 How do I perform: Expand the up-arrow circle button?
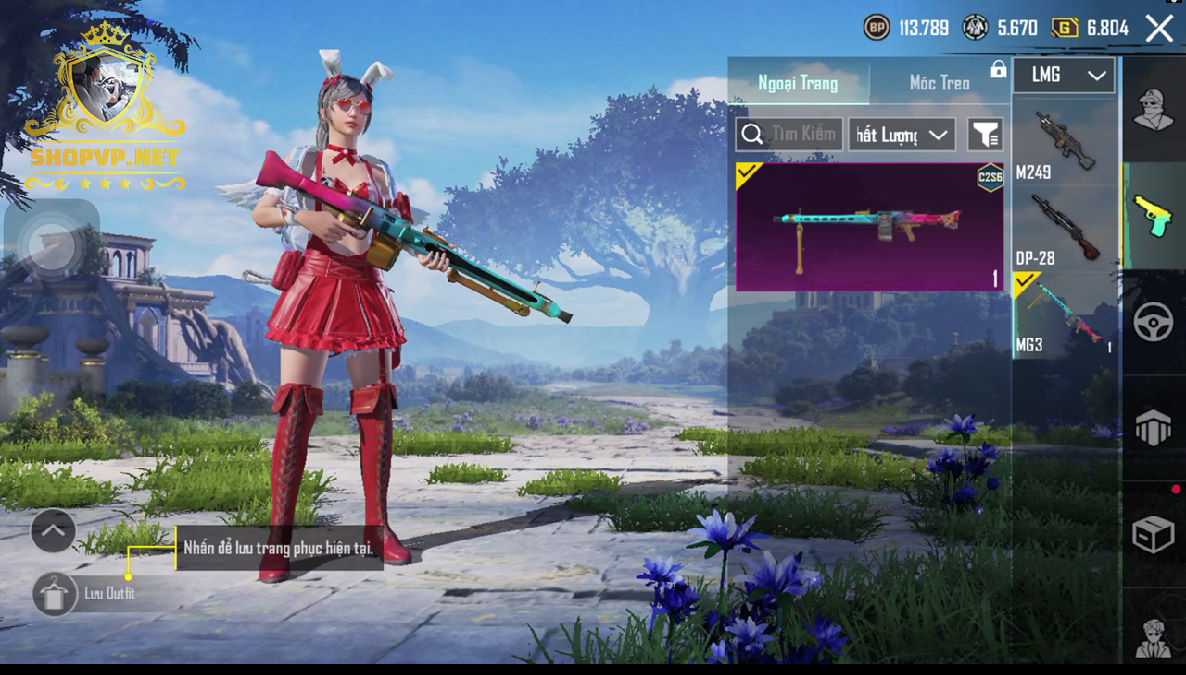(53, 531)
